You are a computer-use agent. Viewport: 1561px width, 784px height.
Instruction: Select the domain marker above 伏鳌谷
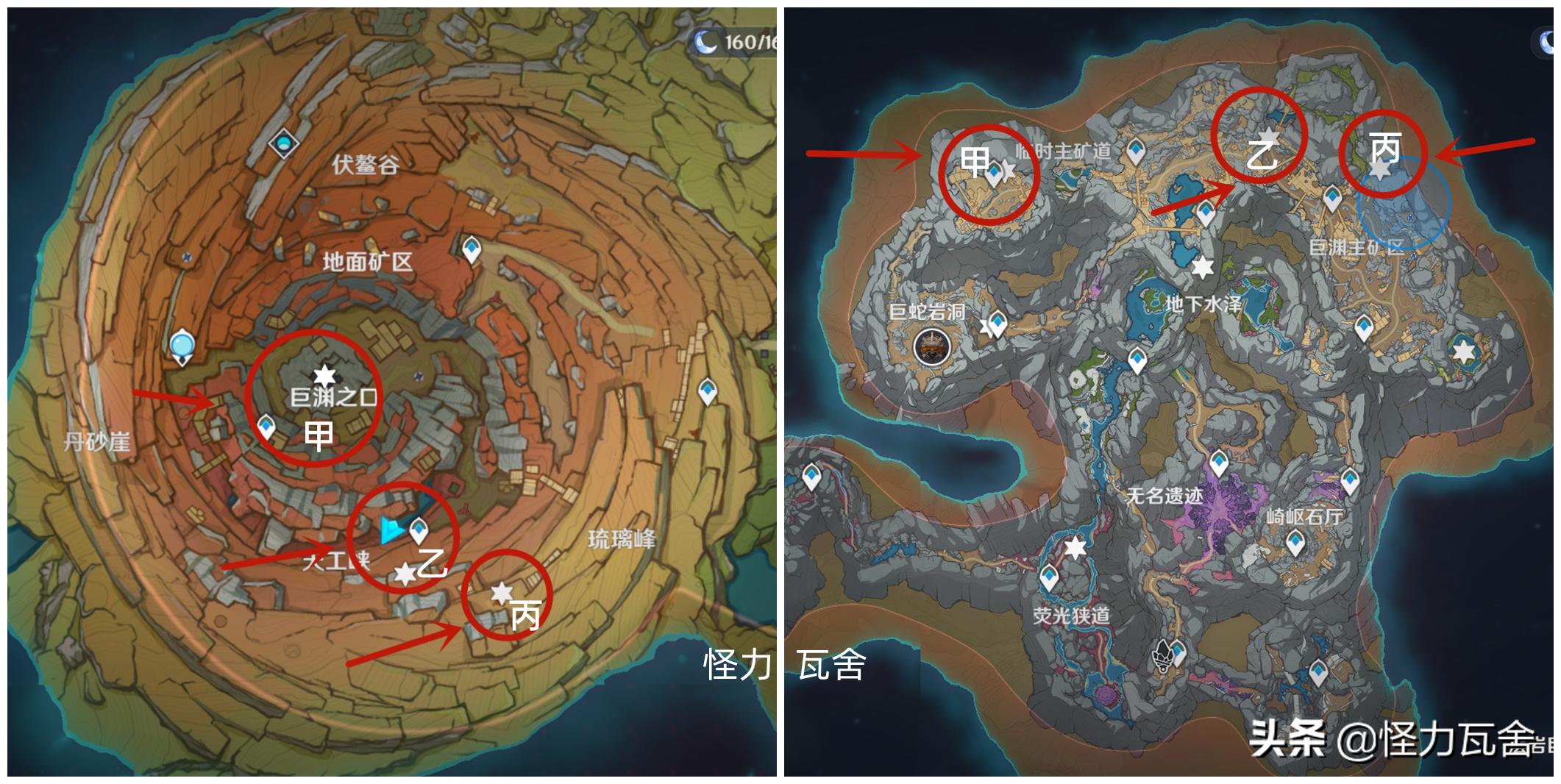coord(282,143)
